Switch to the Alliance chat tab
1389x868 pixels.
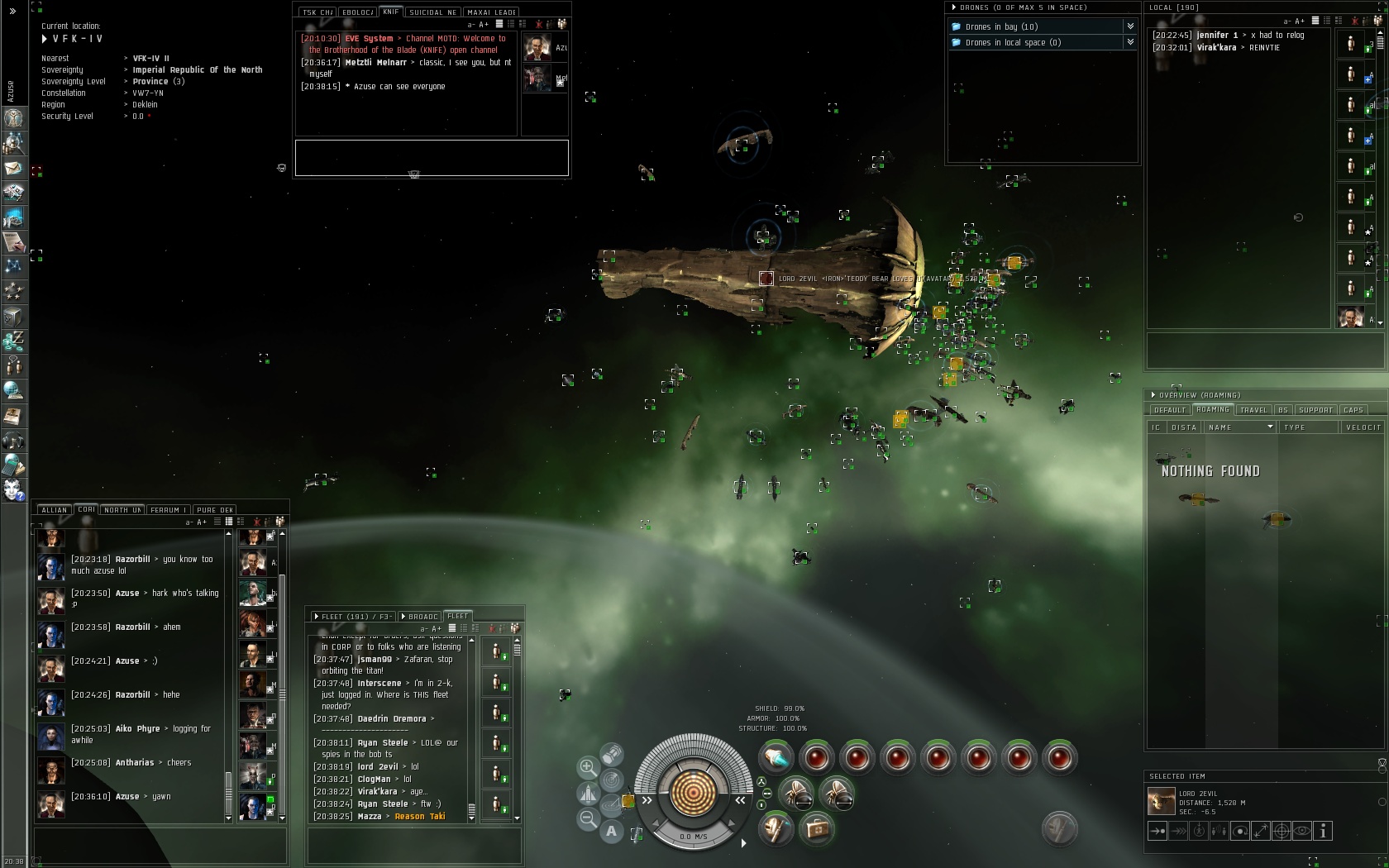[54, 510]
